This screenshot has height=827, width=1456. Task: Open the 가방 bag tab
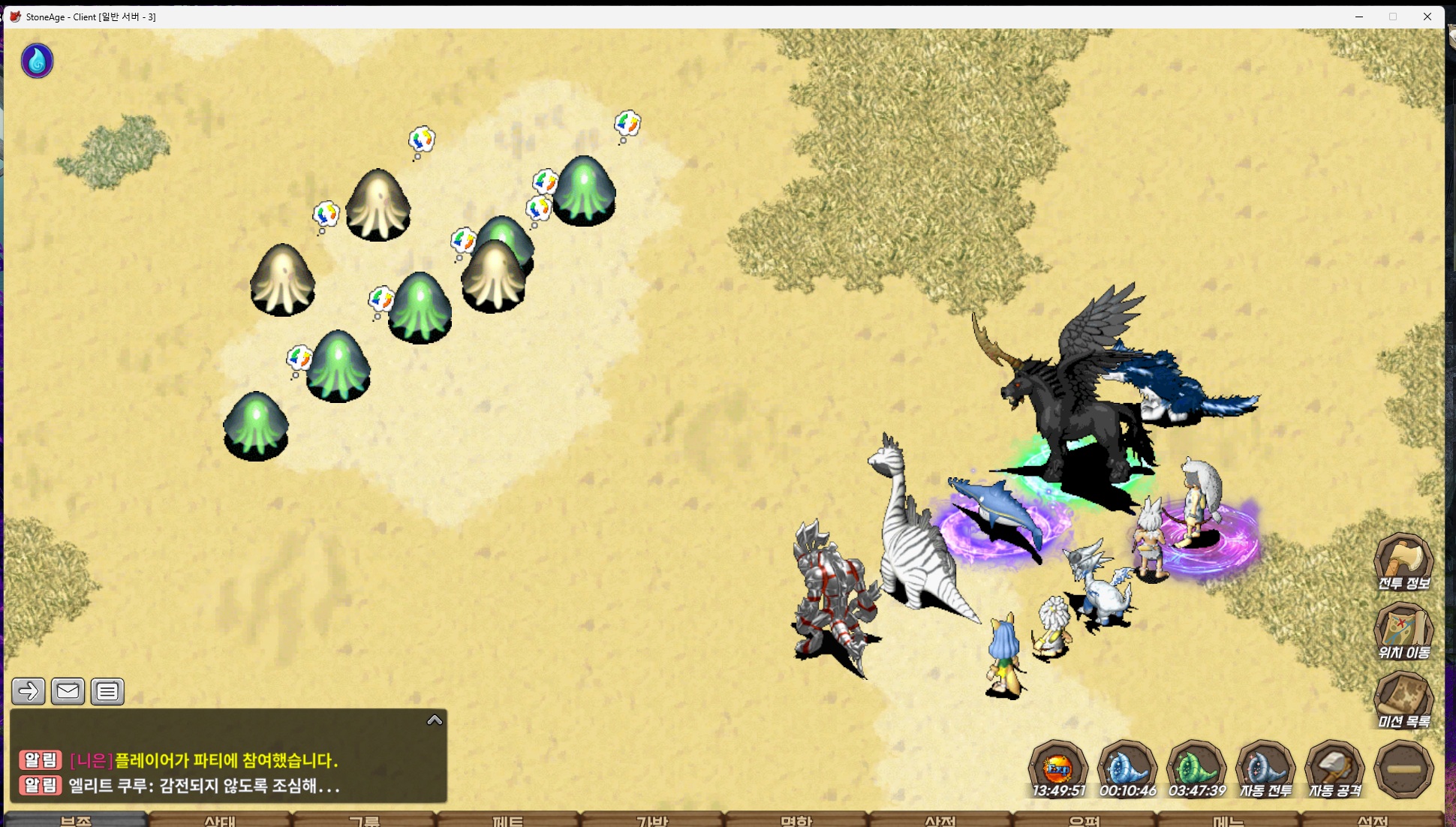pos(651,820)
